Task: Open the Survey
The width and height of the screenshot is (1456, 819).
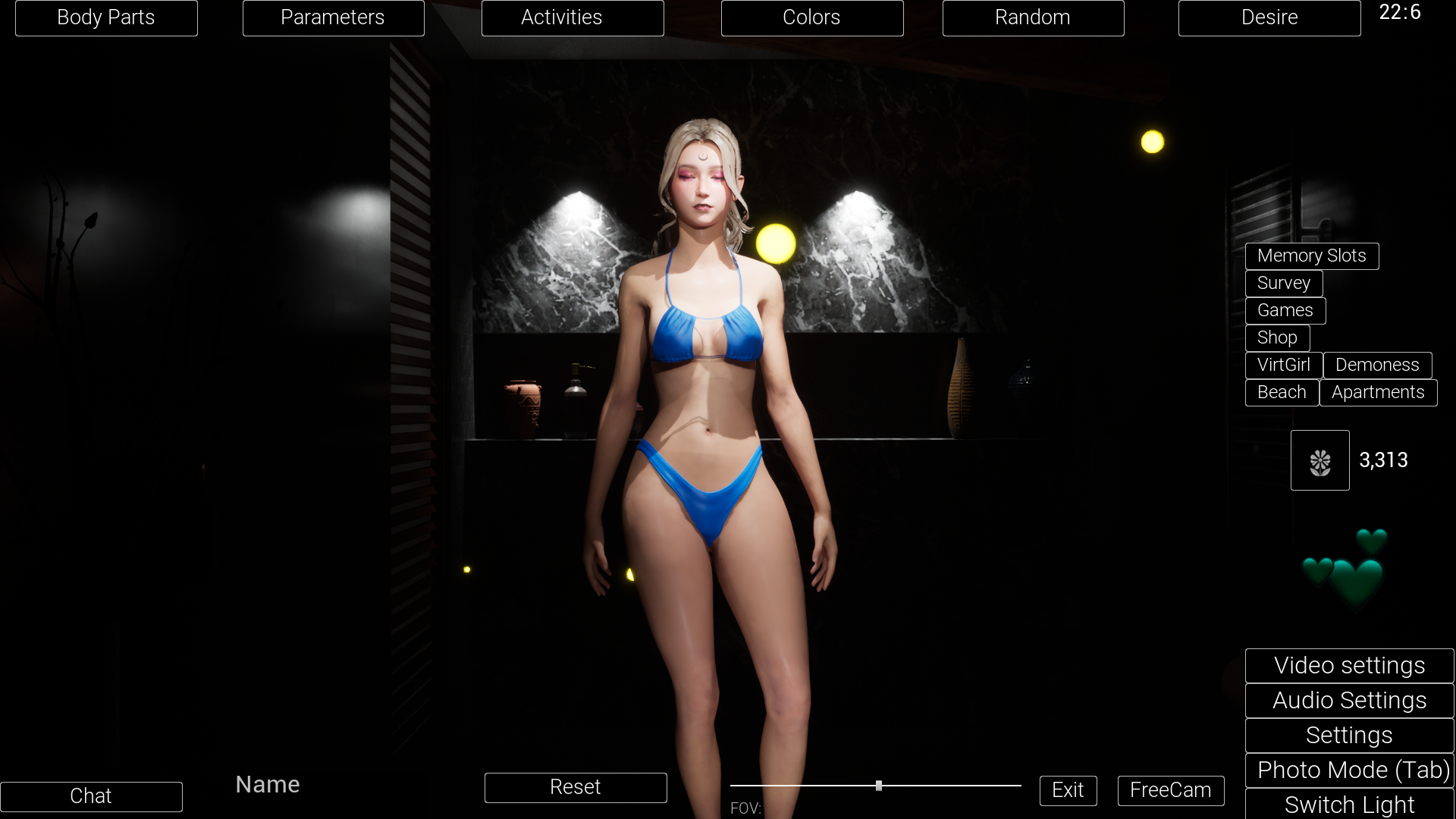Action: pyautogui.click(x=1283, y=283)
